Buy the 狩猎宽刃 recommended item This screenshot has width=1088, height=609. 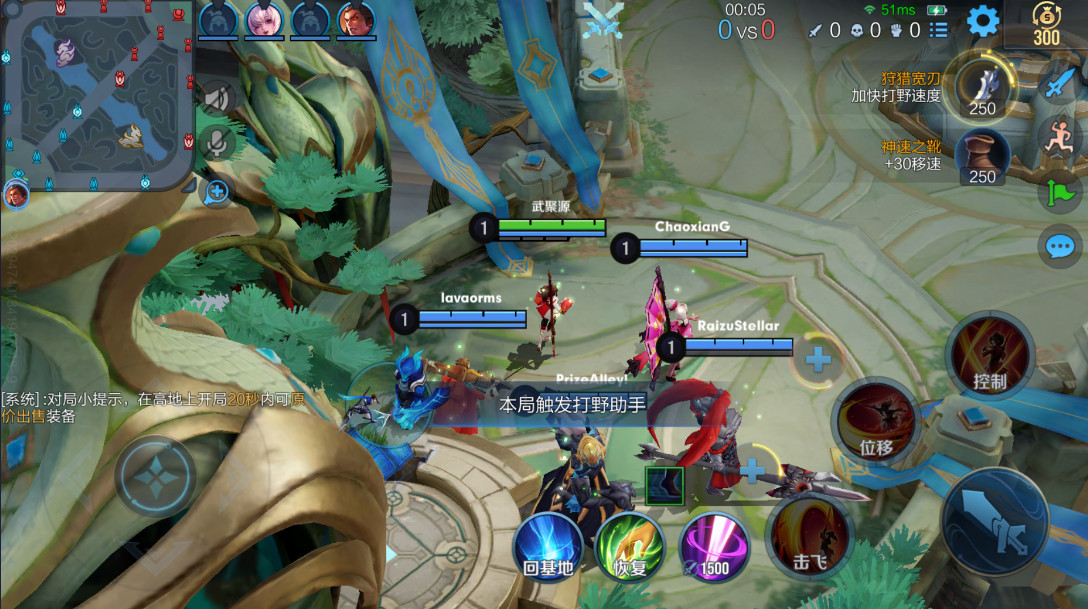(x=982, y=87)
